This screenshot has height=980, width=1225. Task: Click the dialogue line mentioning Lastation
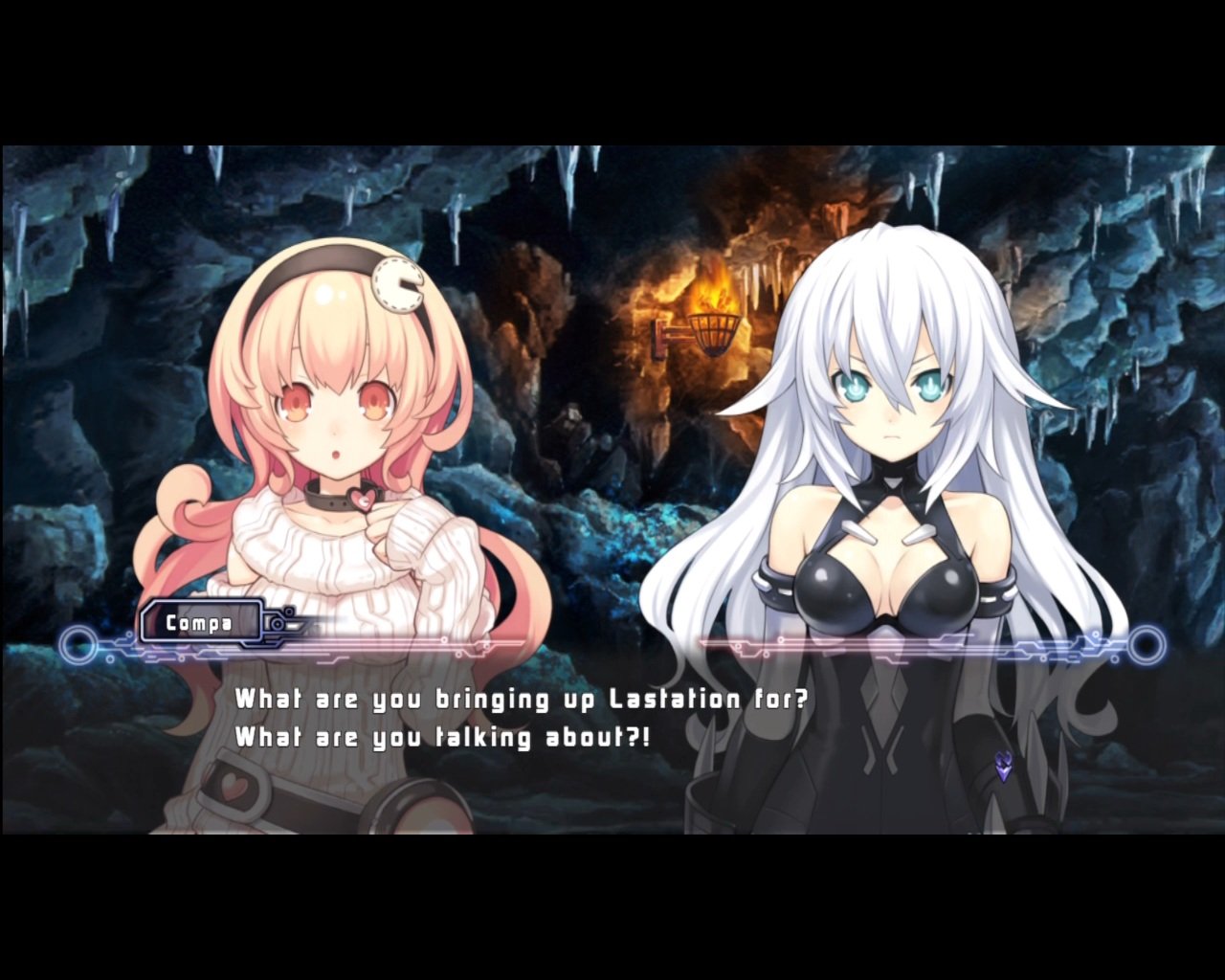pos(523,700)
